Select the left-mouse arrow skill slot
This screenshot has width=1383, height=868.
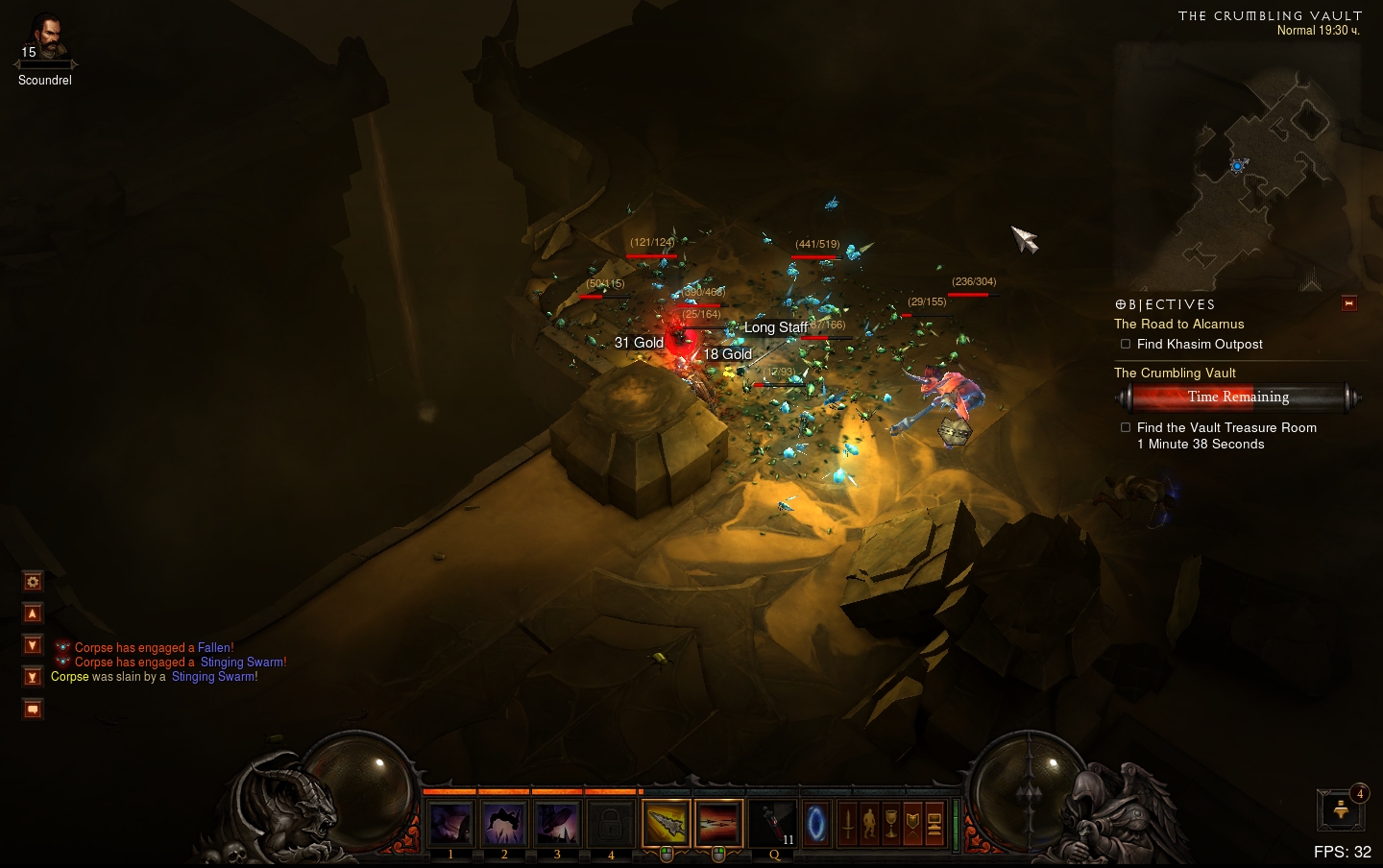[x=666, y=824]
